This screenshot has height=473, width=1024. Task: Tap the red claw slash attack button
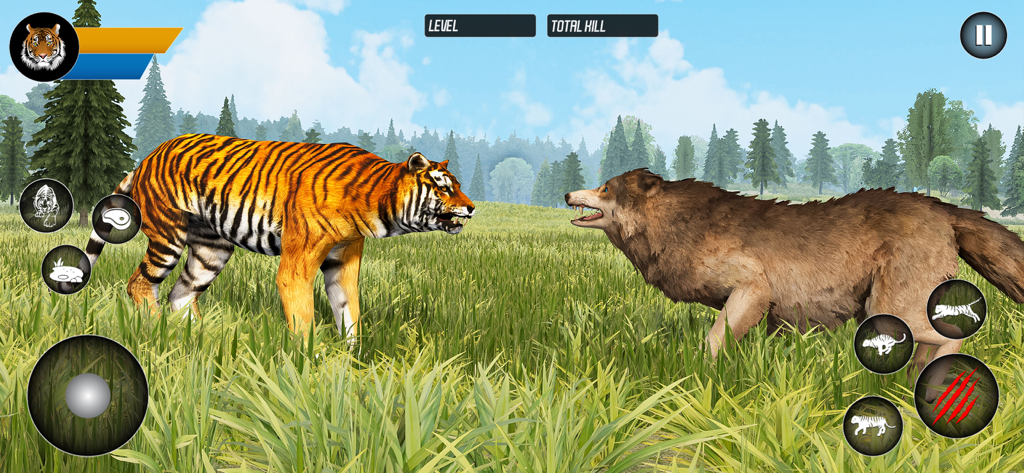pos(956,396)
